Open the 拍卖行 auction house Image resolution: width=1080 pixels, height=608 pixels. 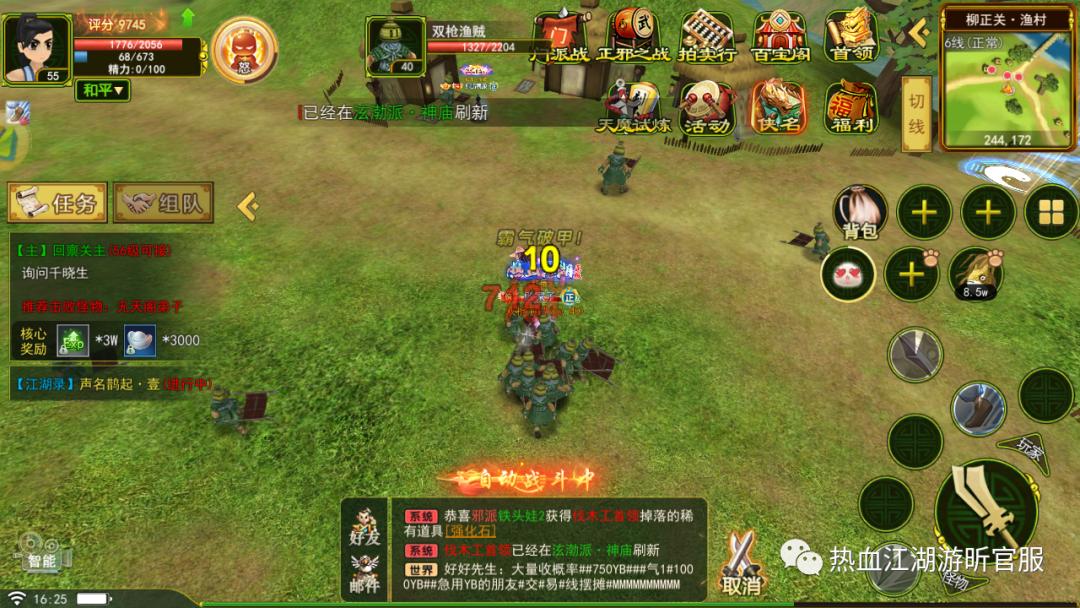708,36
